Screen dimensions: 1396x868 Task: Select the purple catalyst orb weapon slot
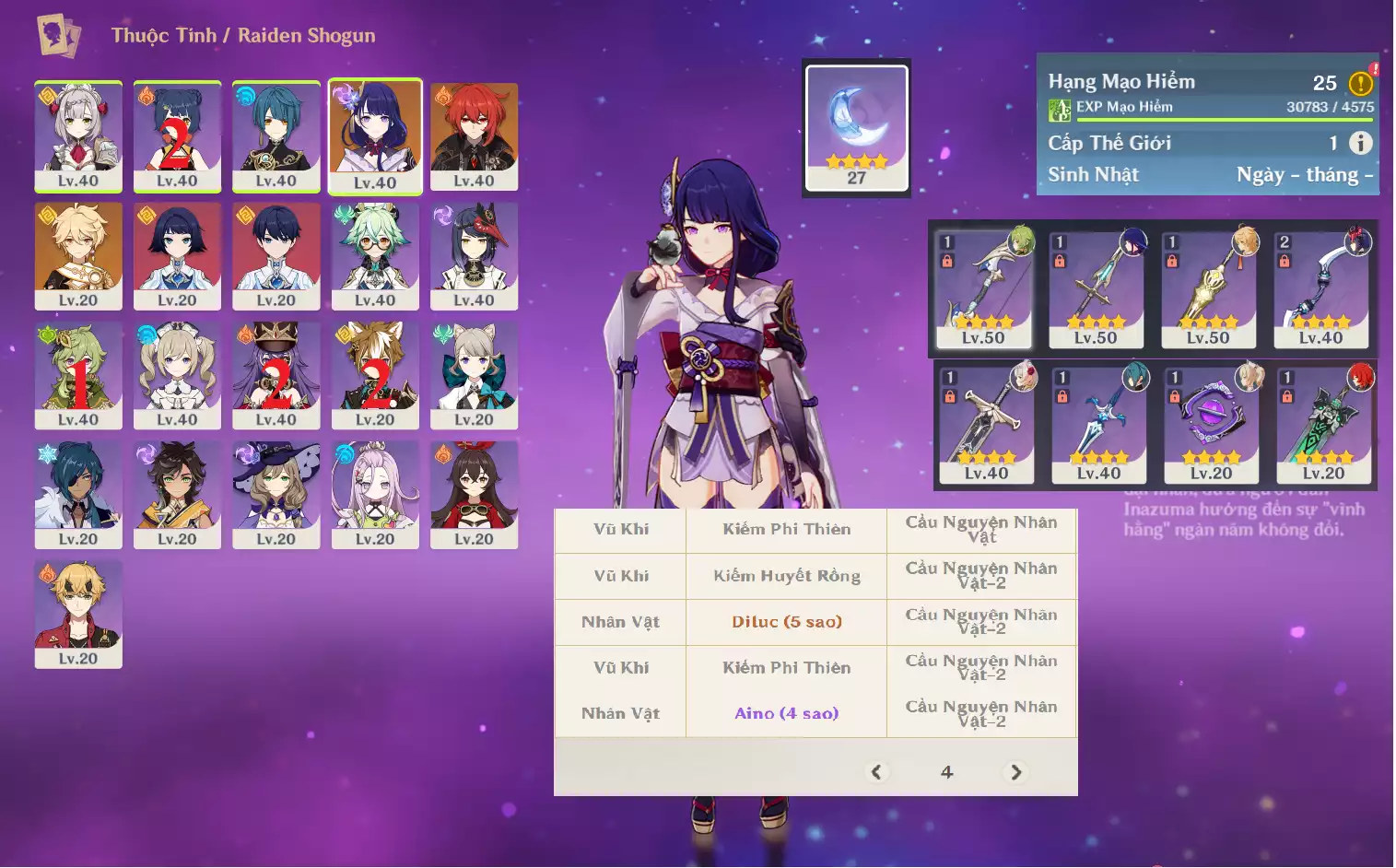(x=1211, y=424)
